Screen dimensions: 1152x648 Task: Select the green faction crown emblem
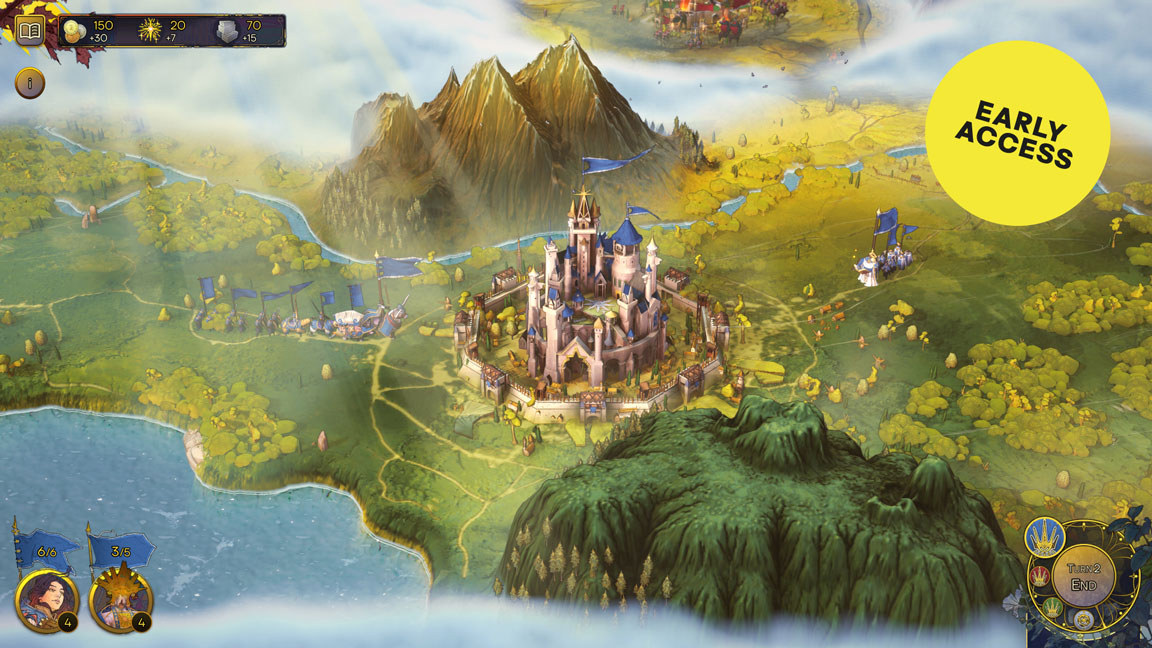(1053, 605)
